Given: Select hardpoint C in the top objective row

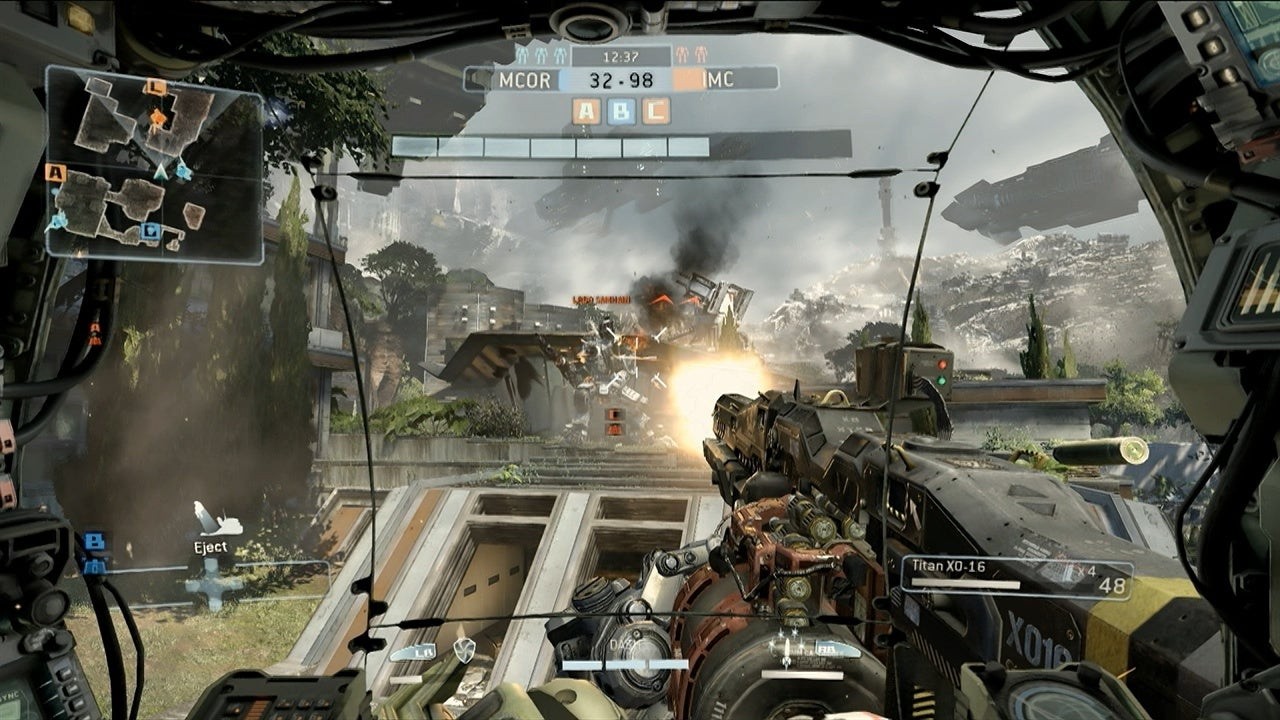Looking at the screenshot, I should [656, 111].
